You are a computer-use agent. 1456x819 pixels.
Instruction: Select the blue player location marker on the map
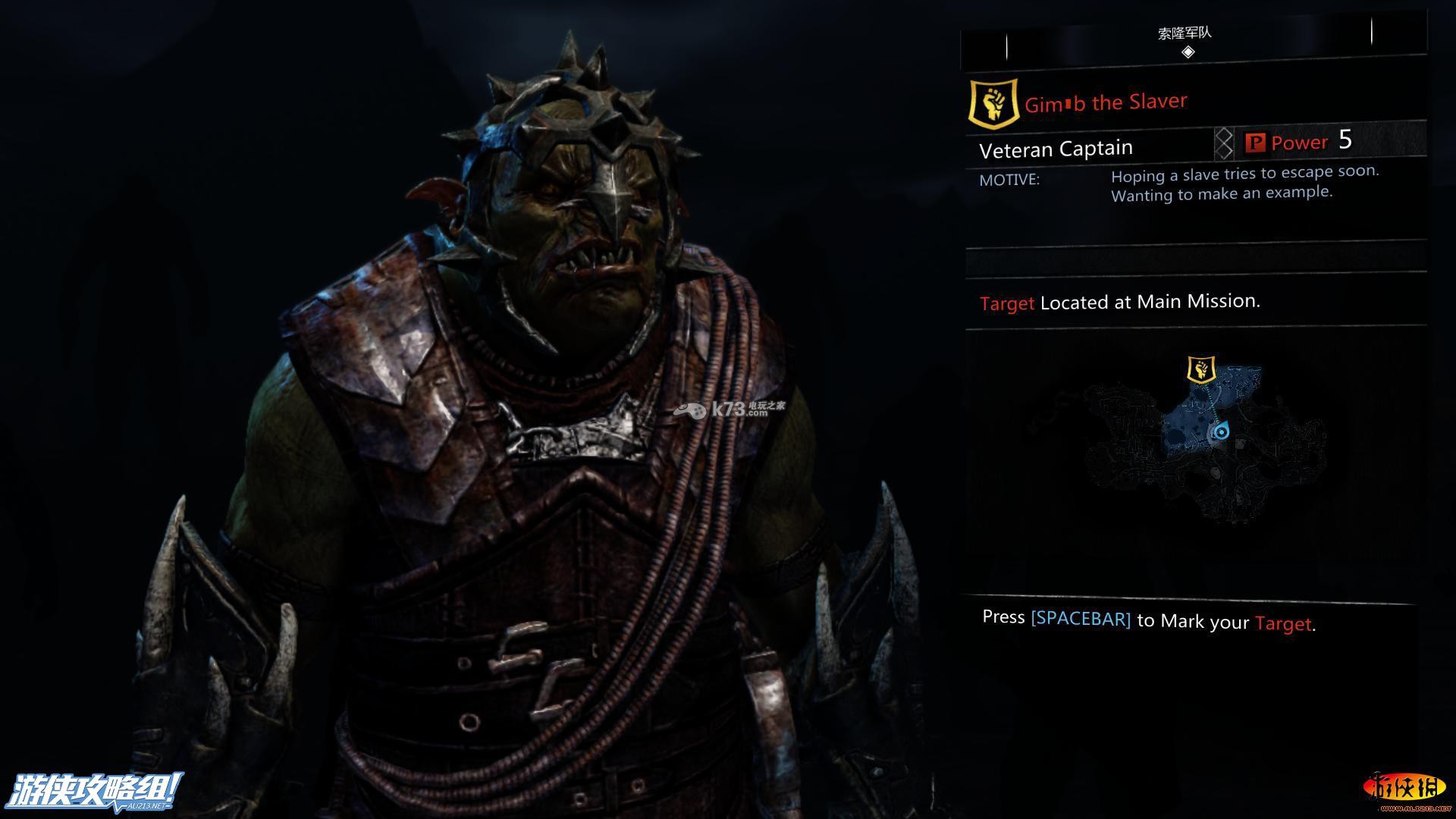pos(1221,432)
